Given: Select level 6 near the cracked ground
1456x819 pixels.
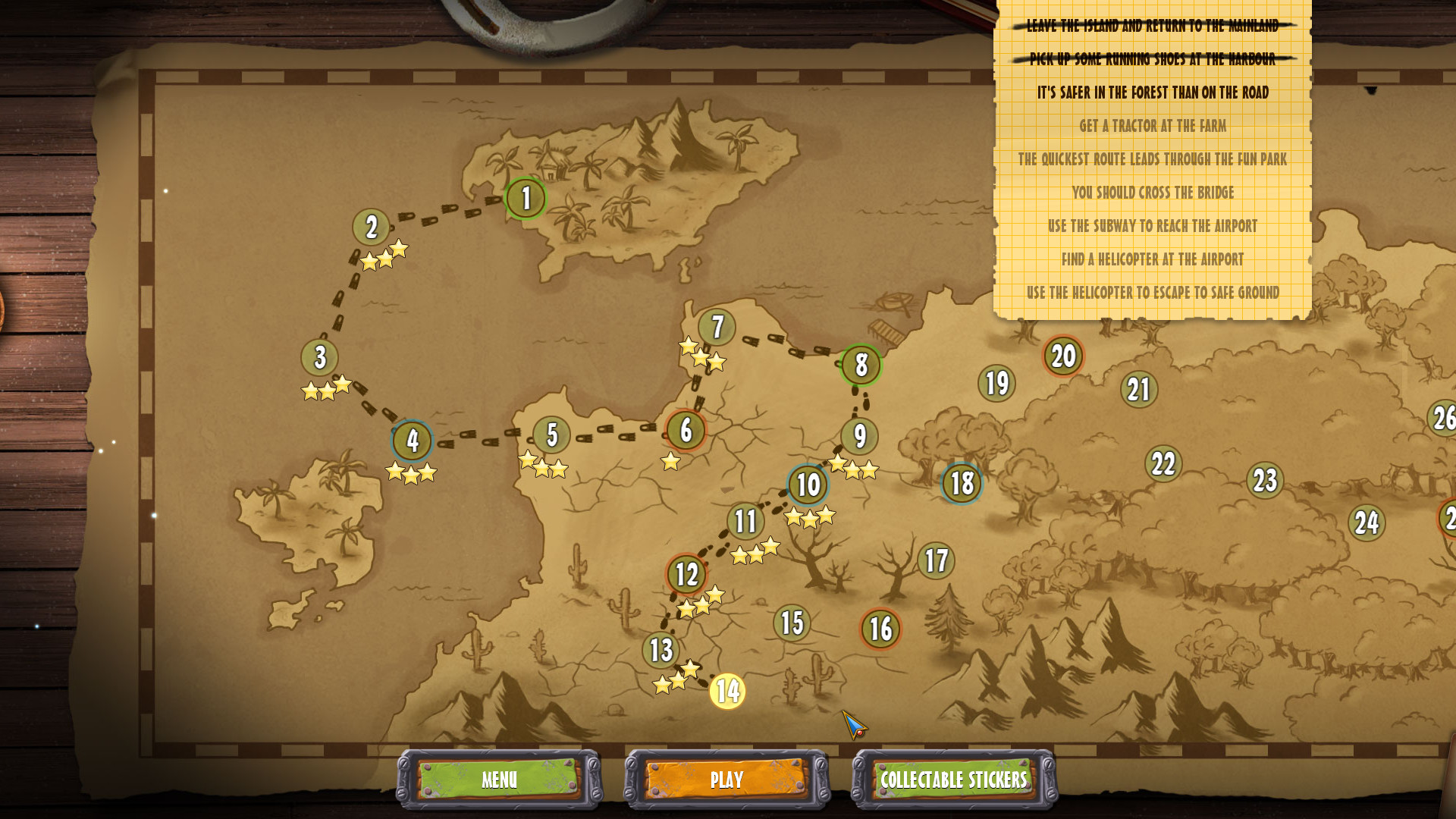Looking at the screenshot, I should 685,430.
